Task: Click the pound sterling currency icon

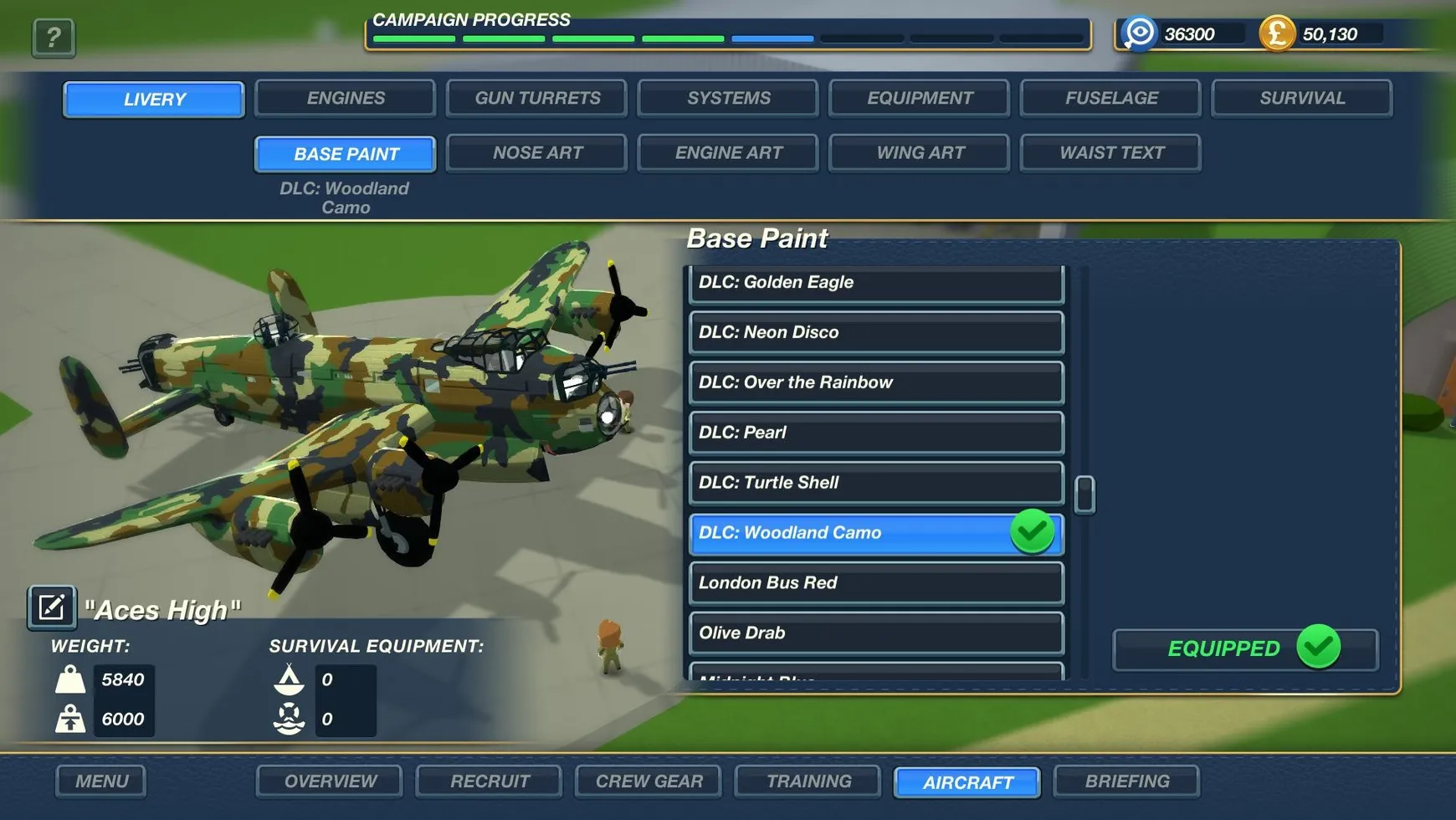Action: click(x=1278, y=34)
